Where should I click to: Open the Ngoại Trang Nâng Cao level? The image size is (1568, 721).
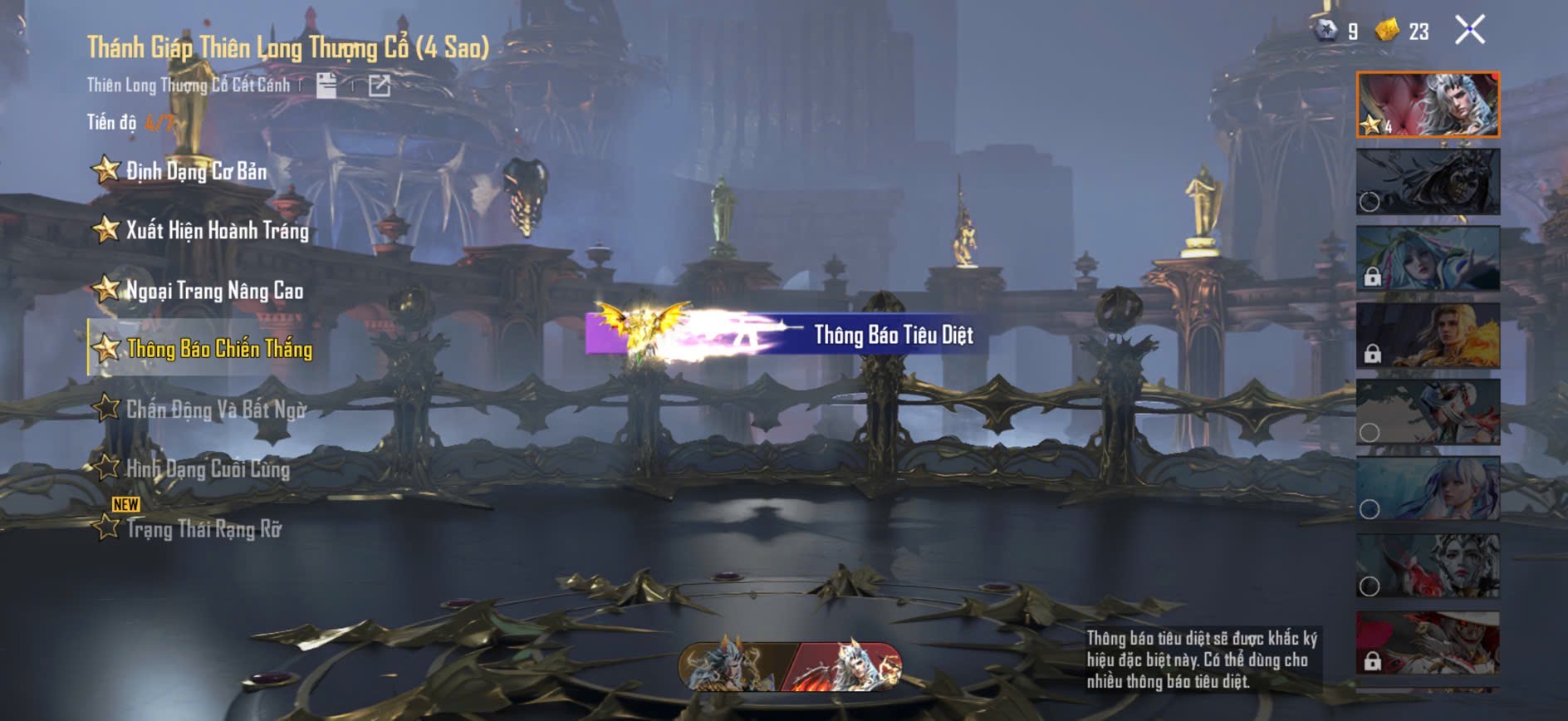coord(213,290)
